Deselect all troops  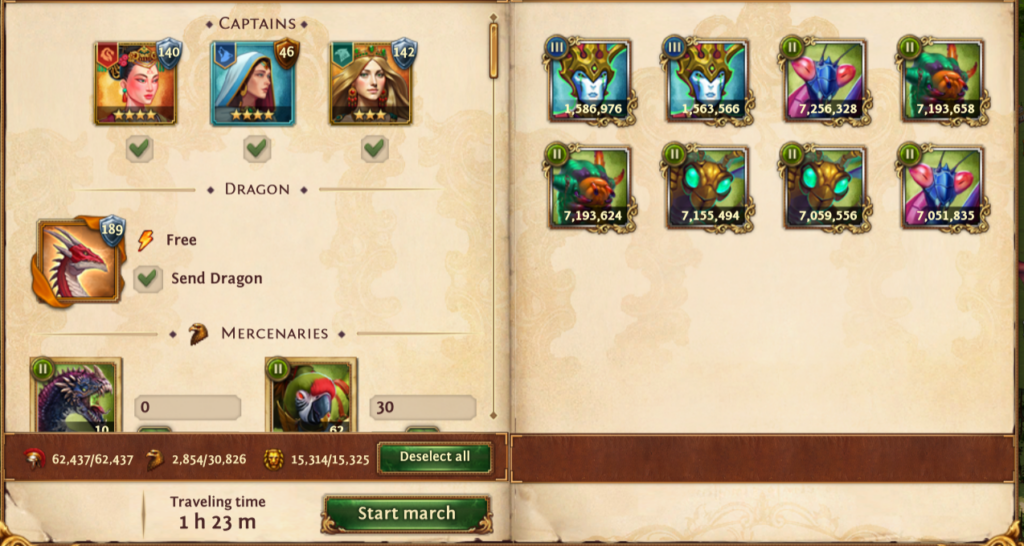[x=434, y=457]
